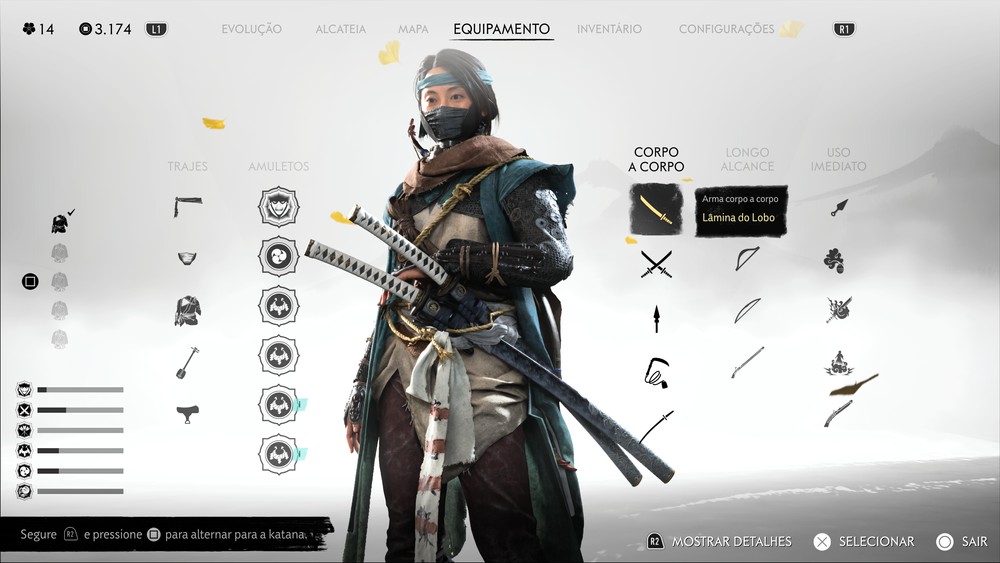
Task: Select the golden katana Lâmina do Lobo slot
Action: (x=656, y=209)
